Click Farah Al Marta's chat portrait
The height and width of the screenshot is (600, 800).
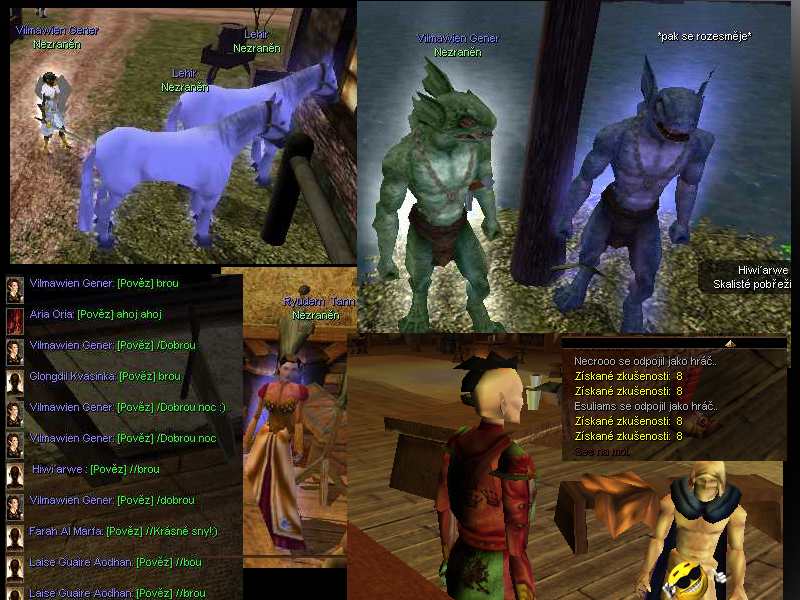coord(15,538)
